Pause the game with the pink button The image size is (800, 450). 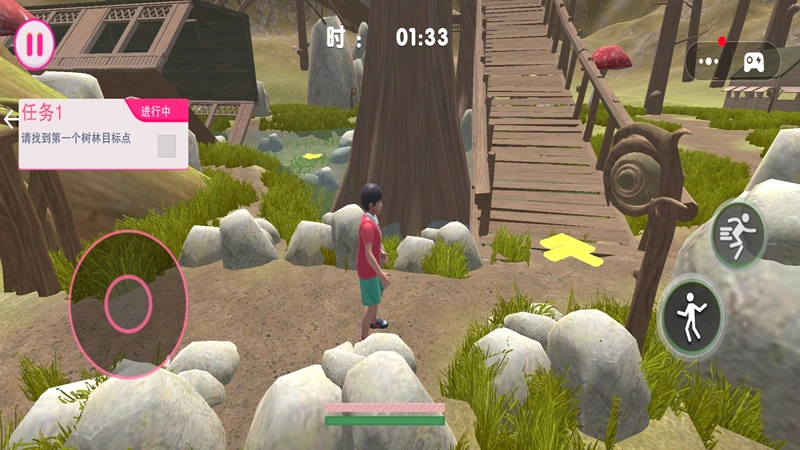(34, 44)
